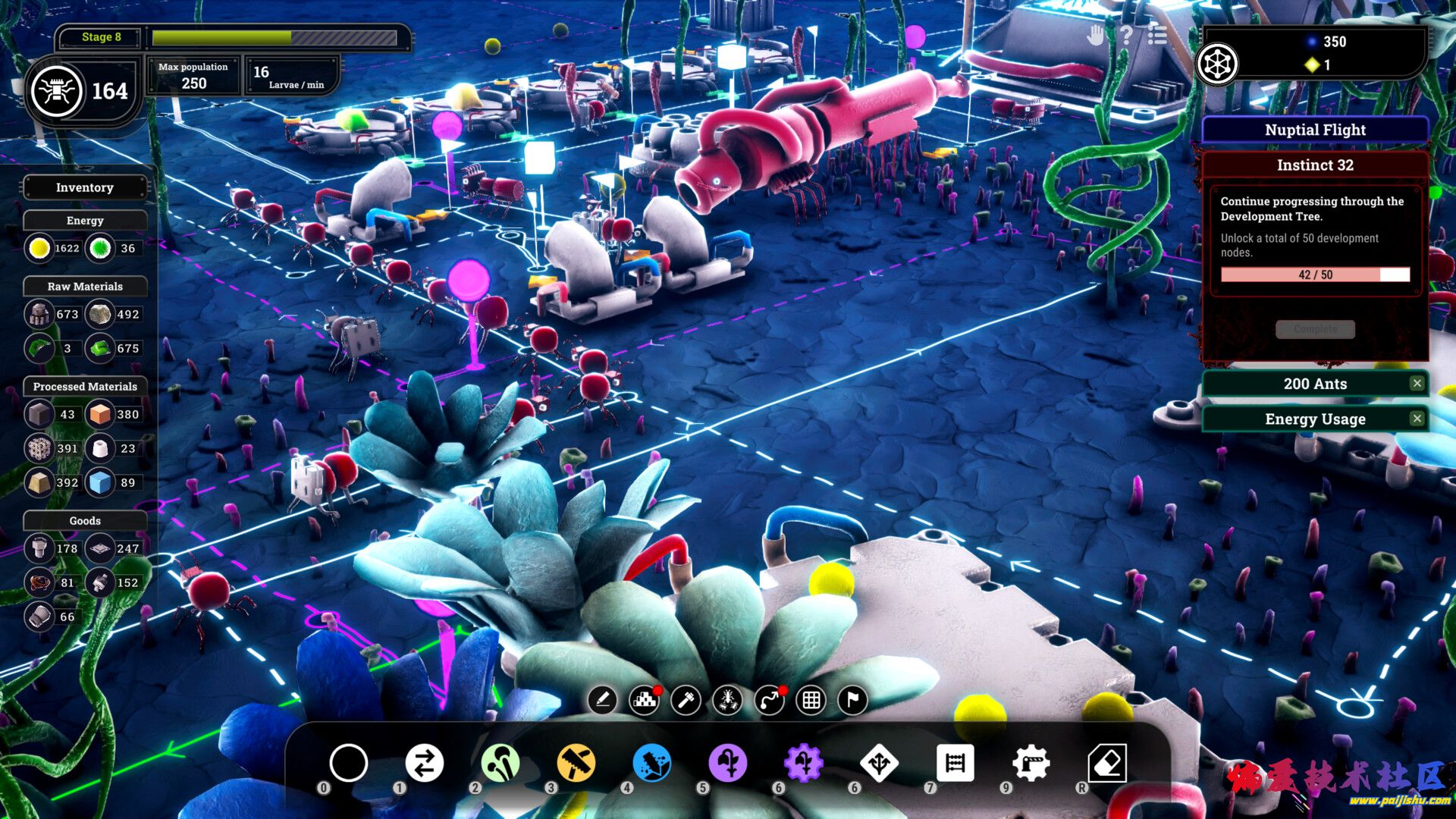Viewport: 1456px width, 819px height.
Task: Toggle the hand icon at top
Action: point(1095,35)
